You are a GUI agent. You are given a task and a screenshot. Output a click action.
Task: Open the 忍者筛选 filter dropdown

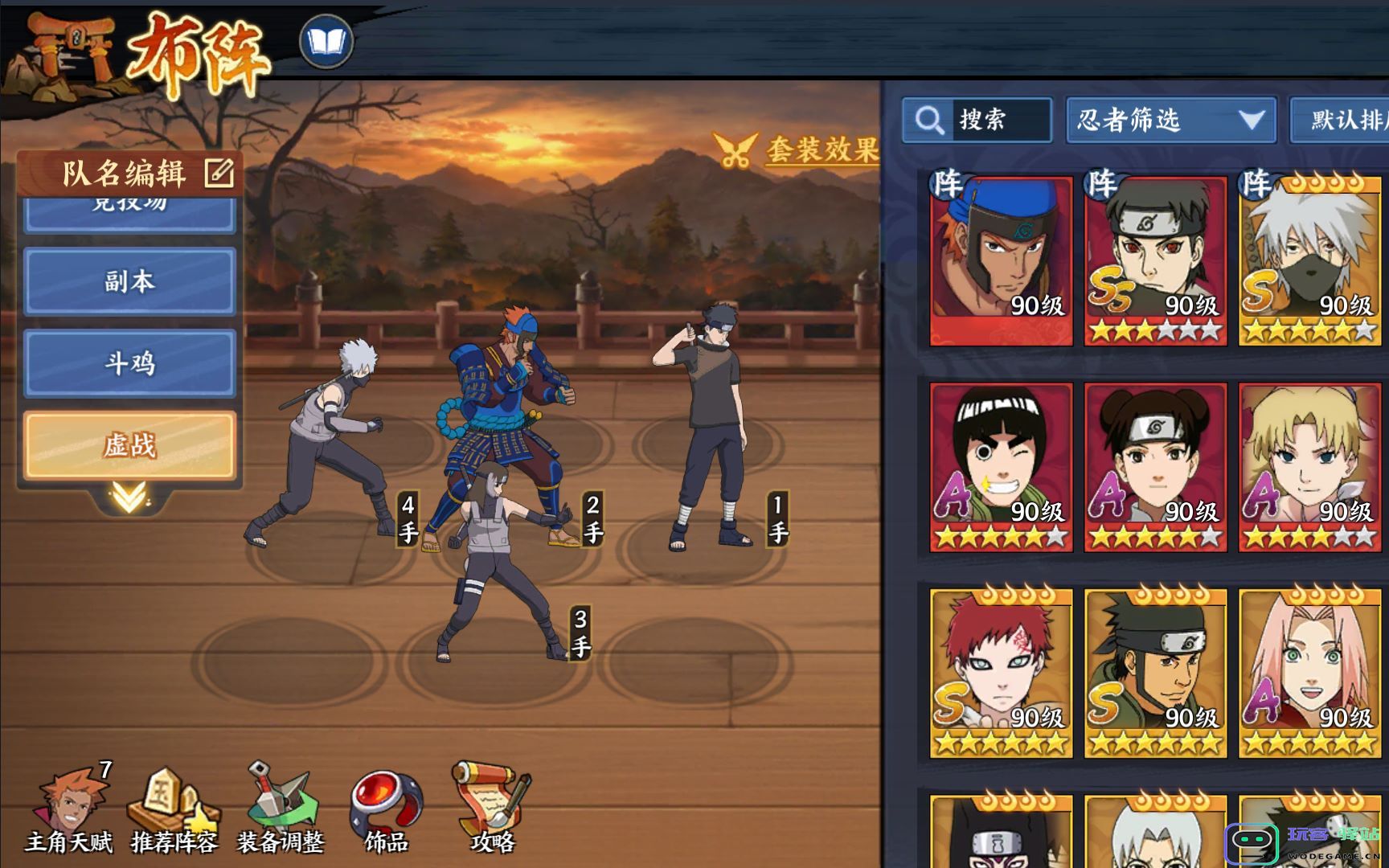tap(1170, 121)
